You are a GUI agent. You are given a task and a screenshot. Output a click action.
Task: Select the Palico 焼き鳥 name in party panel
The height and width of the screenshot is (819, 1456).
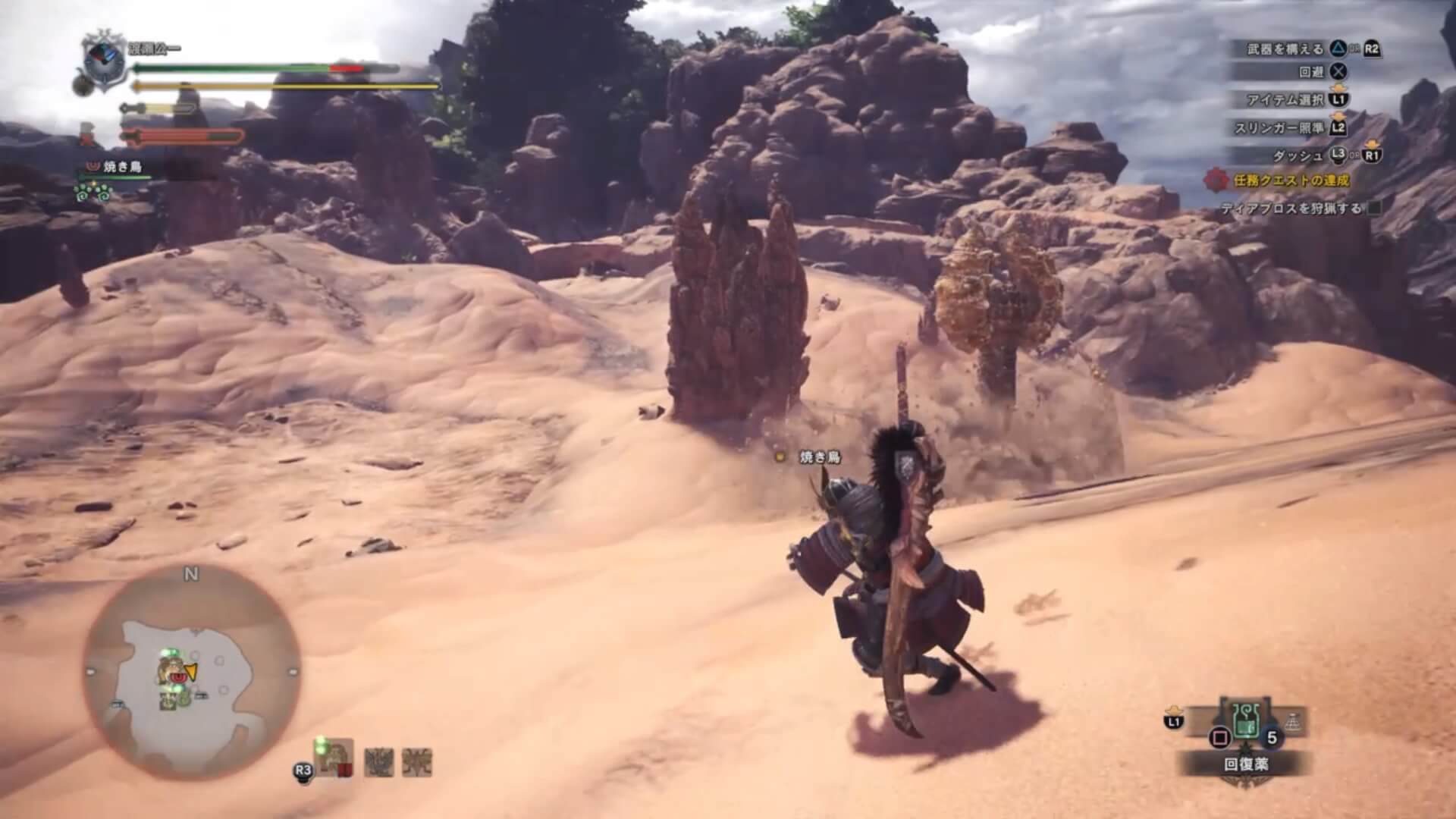(122, 167)
